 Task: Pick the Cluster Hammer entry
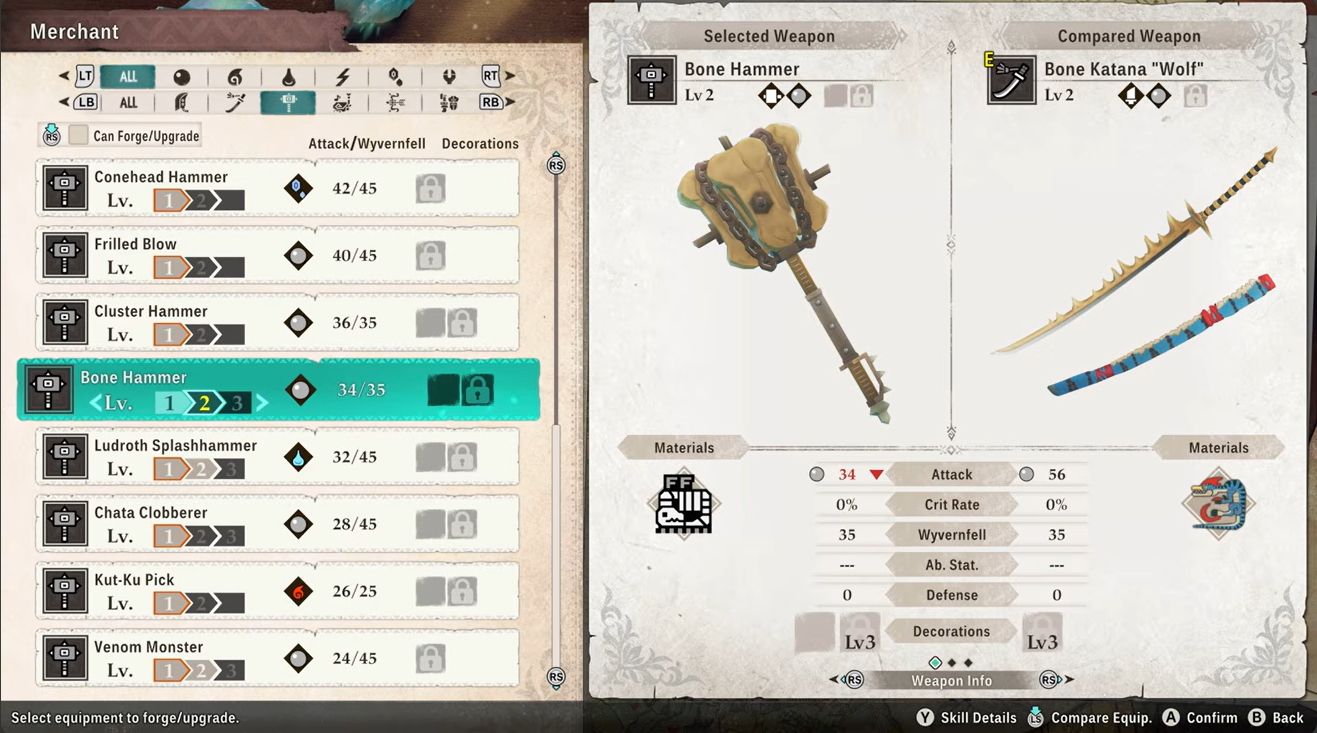pos(277,322)
